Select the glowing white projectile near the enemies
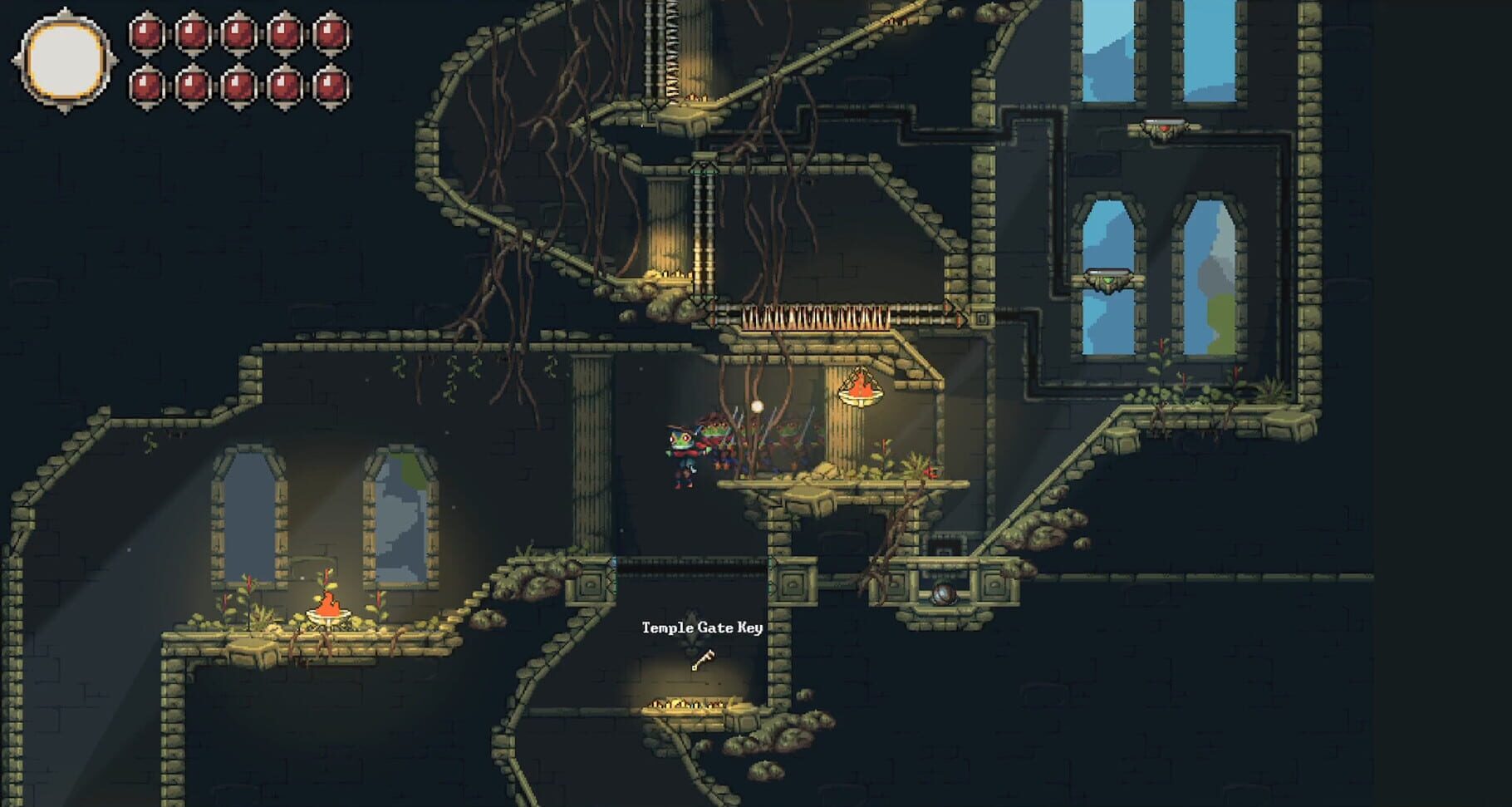1512x807 pixels. tap(758, 405)
